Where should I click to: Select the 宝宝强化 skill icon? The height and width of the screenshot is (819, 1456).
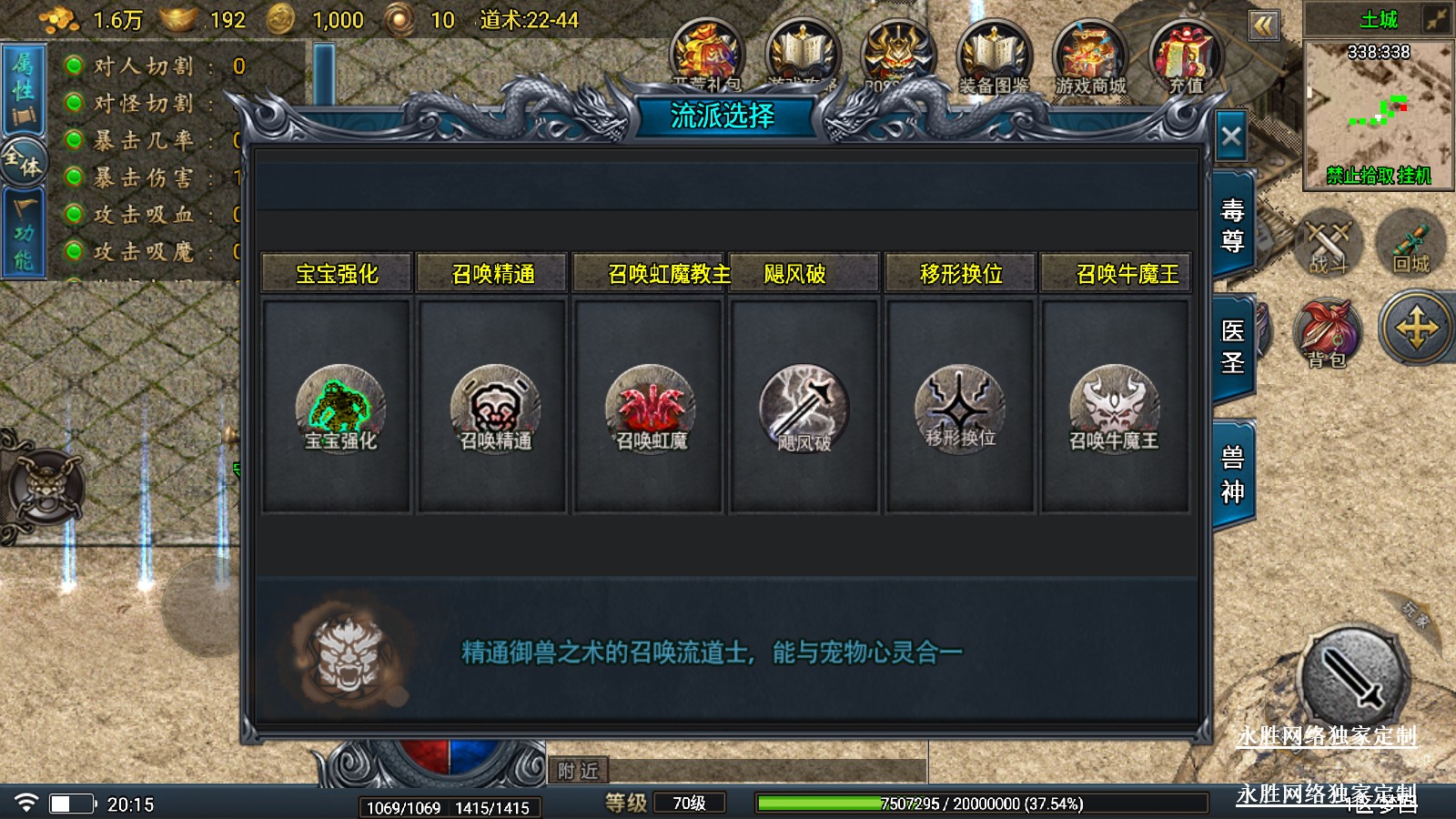coord(340,409)
